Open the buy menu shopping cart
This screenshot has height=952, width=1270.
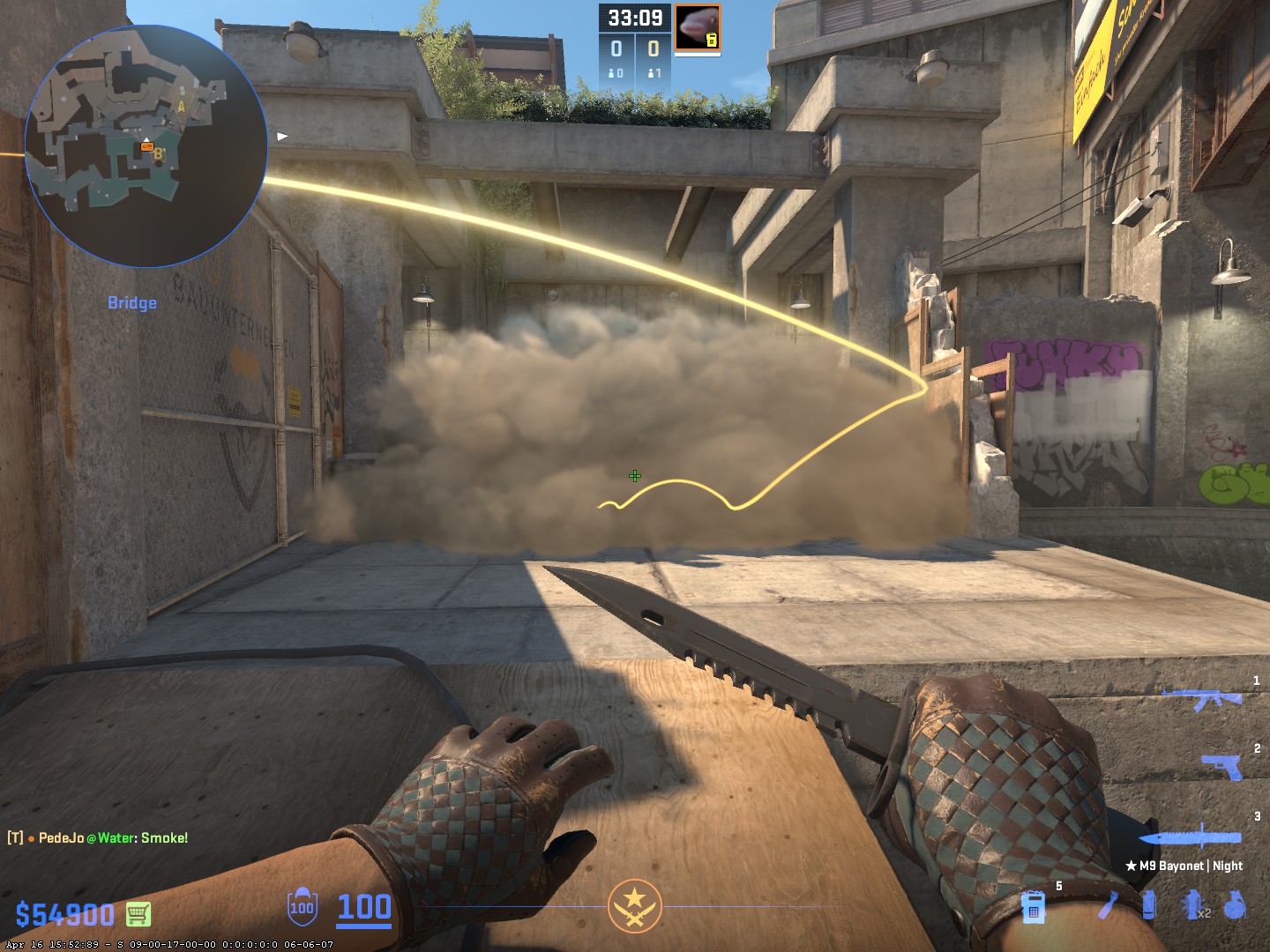pyautogui.click(x=138, y=914)
